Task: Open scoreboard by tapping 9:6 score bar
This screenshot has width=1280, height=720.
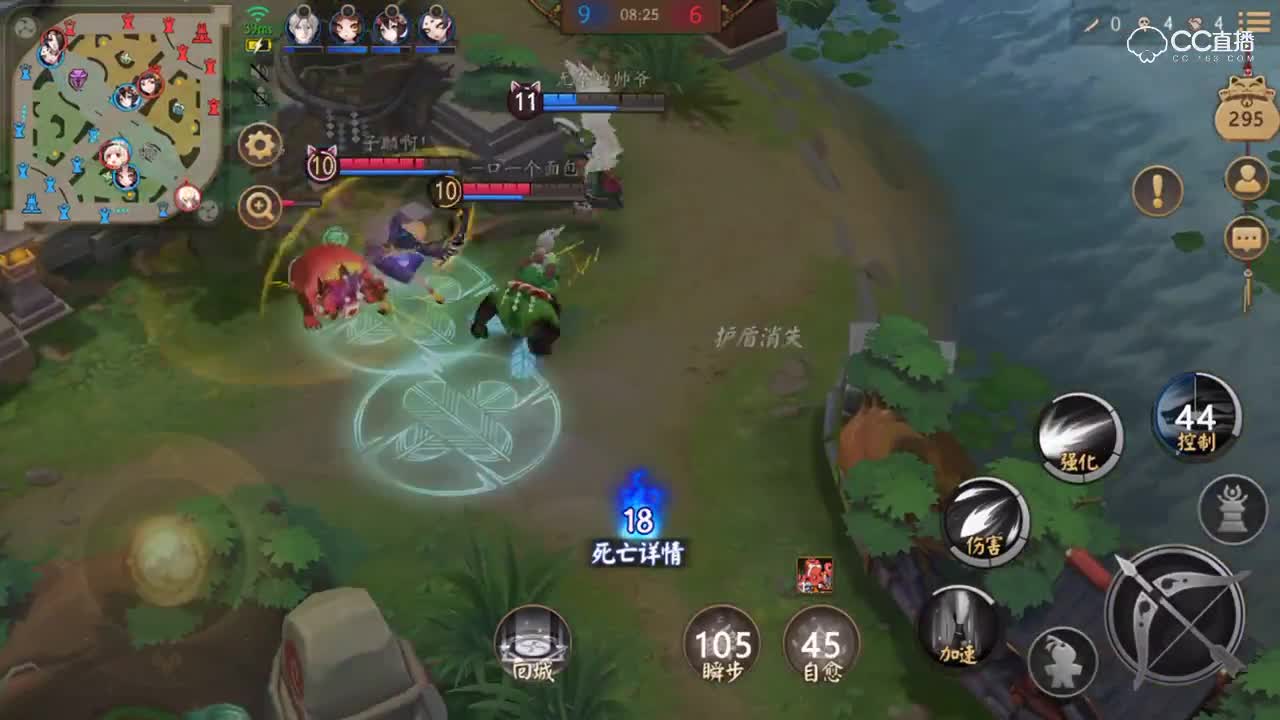Action: click(x=642, y=15)
